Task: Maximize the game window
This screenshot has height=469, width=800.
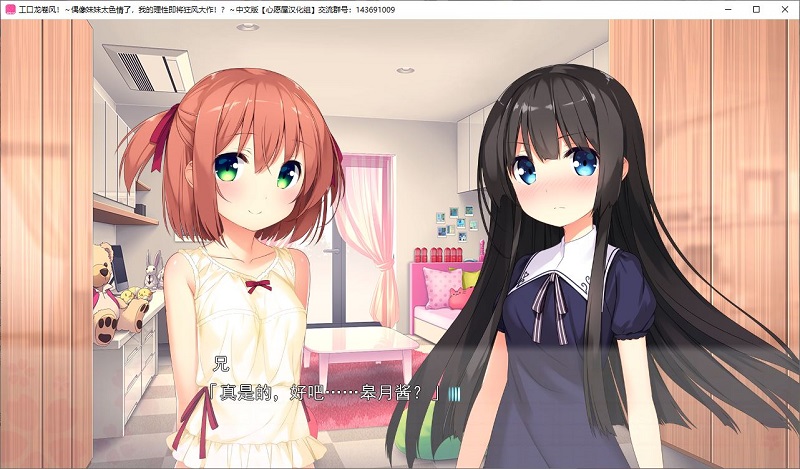Action: pos(756,9)
